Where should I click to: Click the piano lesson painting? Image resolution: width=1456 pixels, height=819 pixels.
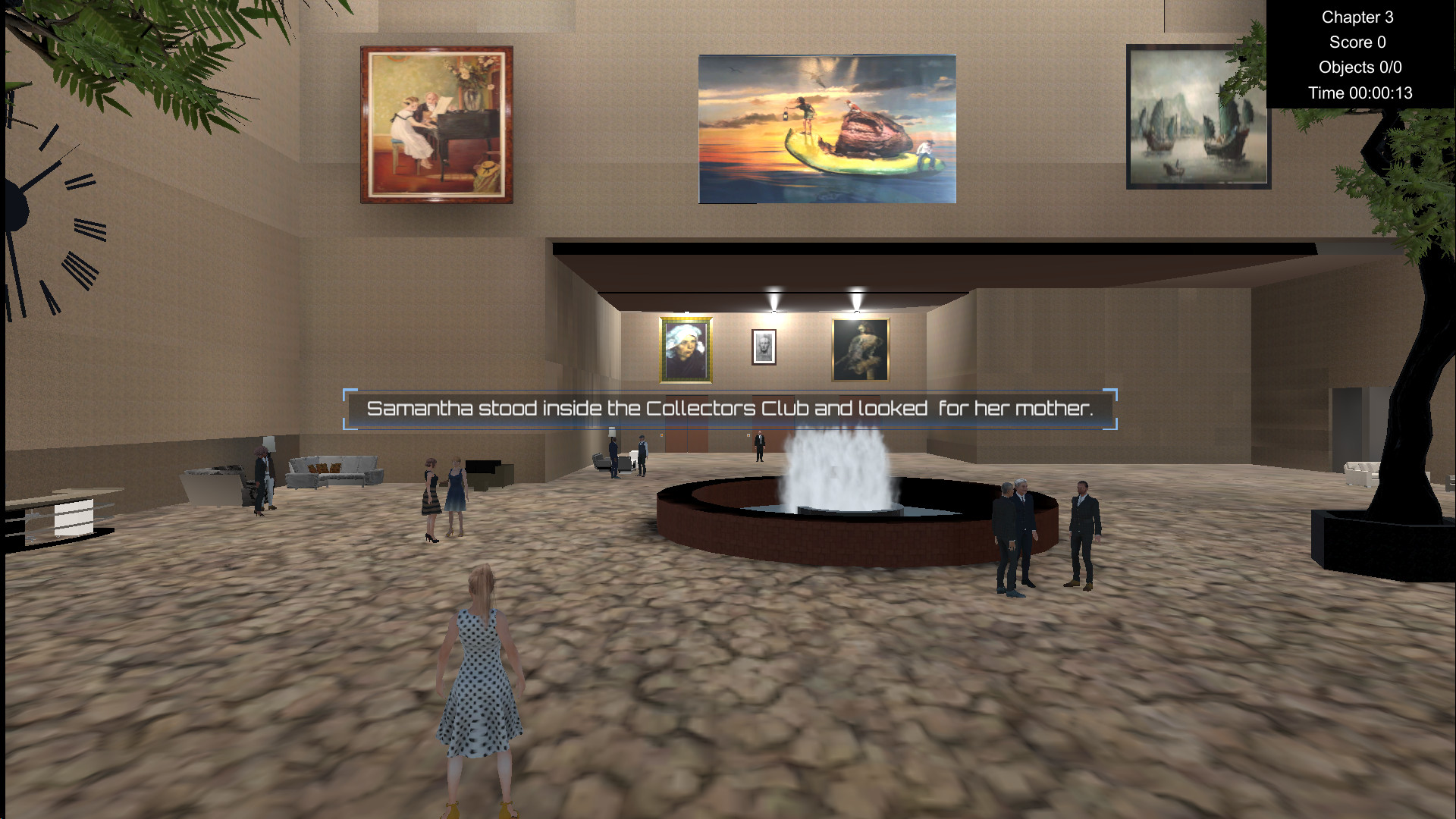[435, 124]
